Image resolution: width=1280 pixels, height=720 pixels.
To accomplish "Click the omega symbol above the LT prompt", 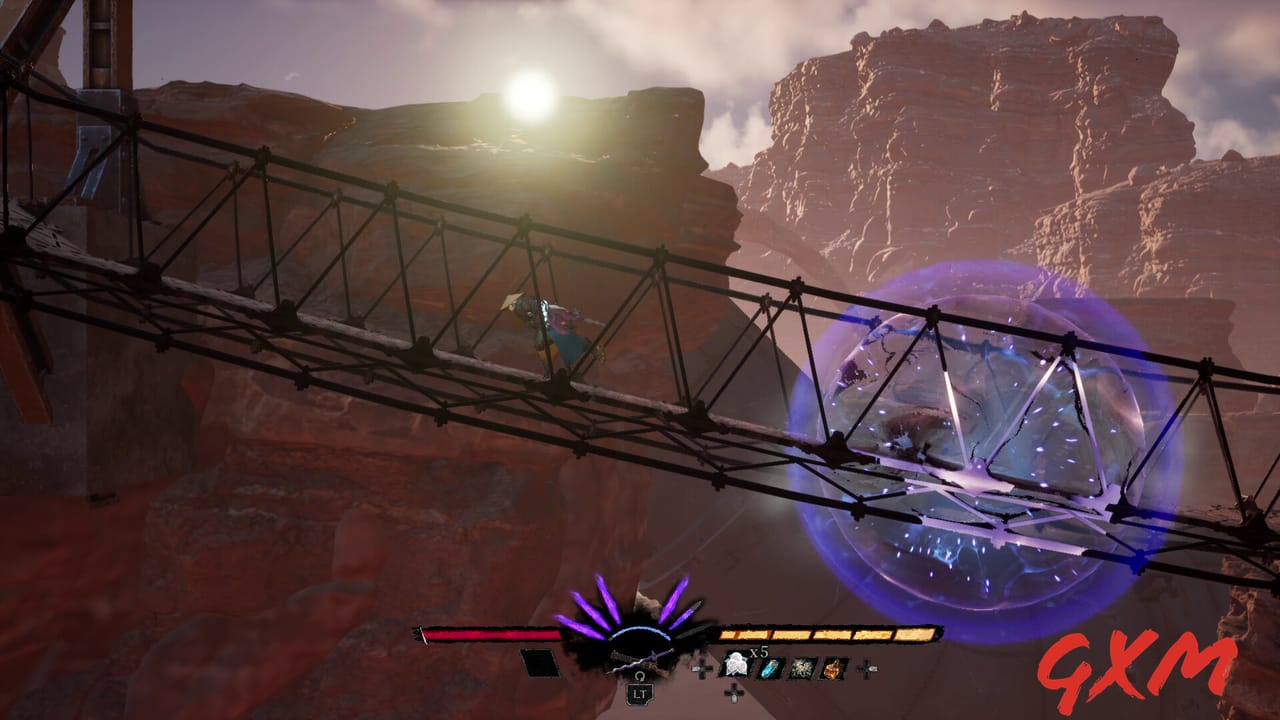I will coord(641,678).
